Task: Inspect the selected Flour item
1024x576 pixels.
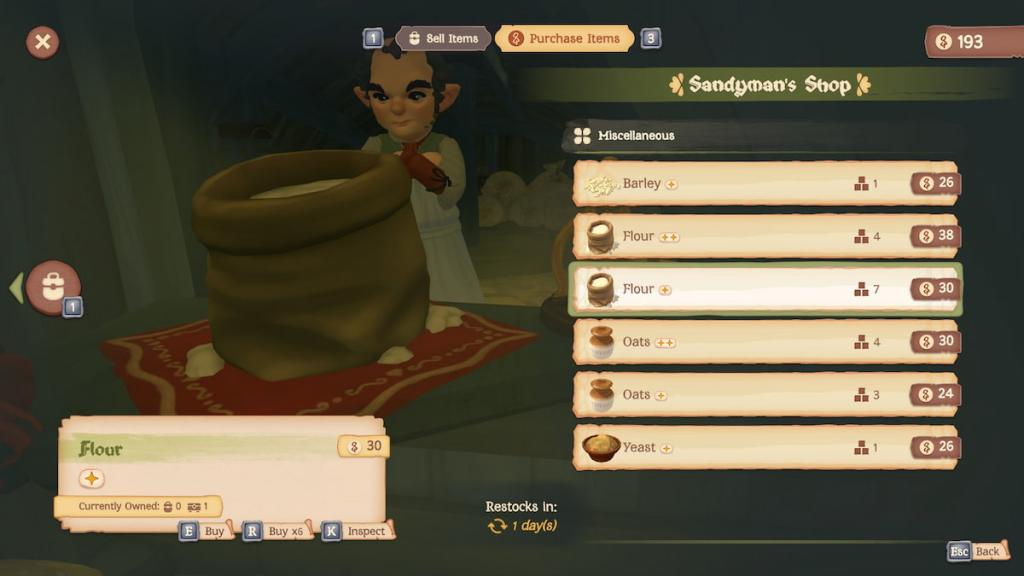Action: click(x=356, y=531)
